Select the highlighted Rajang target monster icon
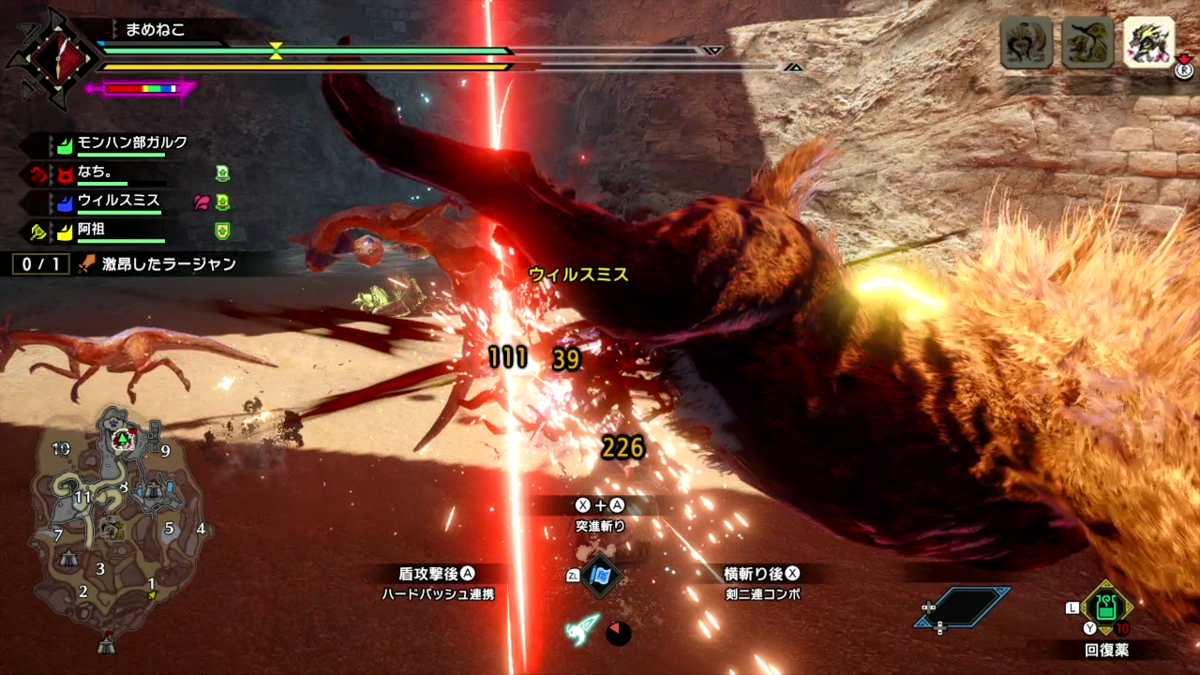The height and width of the screenshot is (675, 1200). (1148, 42)
